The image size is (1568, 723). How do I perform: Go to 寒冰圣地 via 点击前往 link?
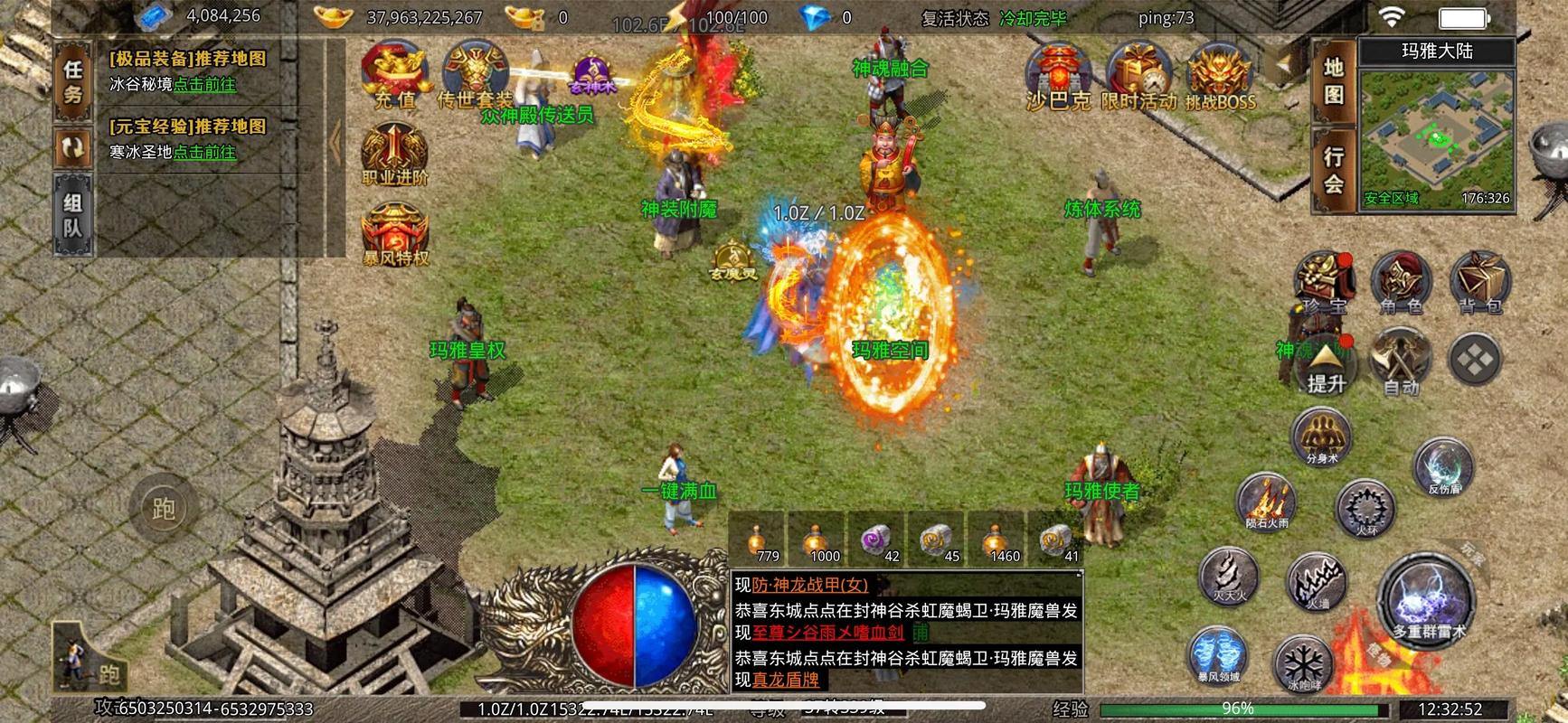point(204,152)
